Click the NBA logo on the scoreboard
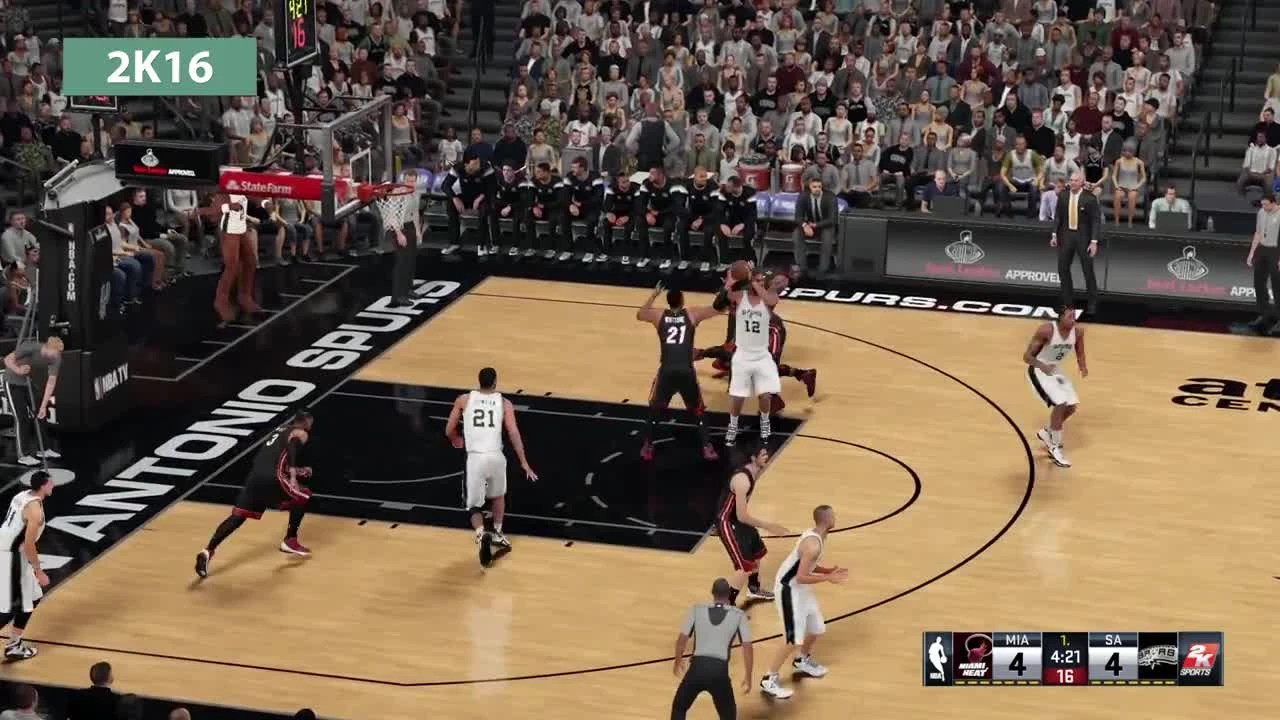This screenshot has height=720, width=1280. (936, 658)
